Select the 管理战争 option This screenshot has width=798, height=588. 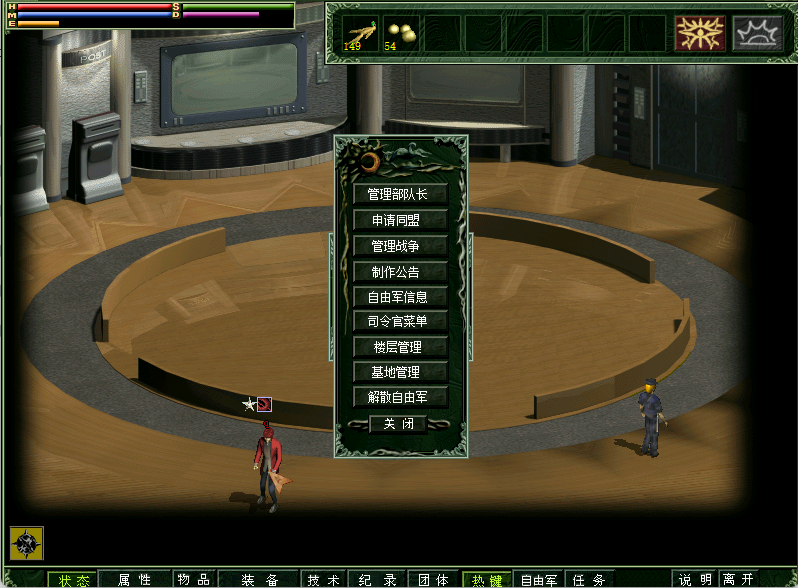pyautogui.click(x=399, y=245)
